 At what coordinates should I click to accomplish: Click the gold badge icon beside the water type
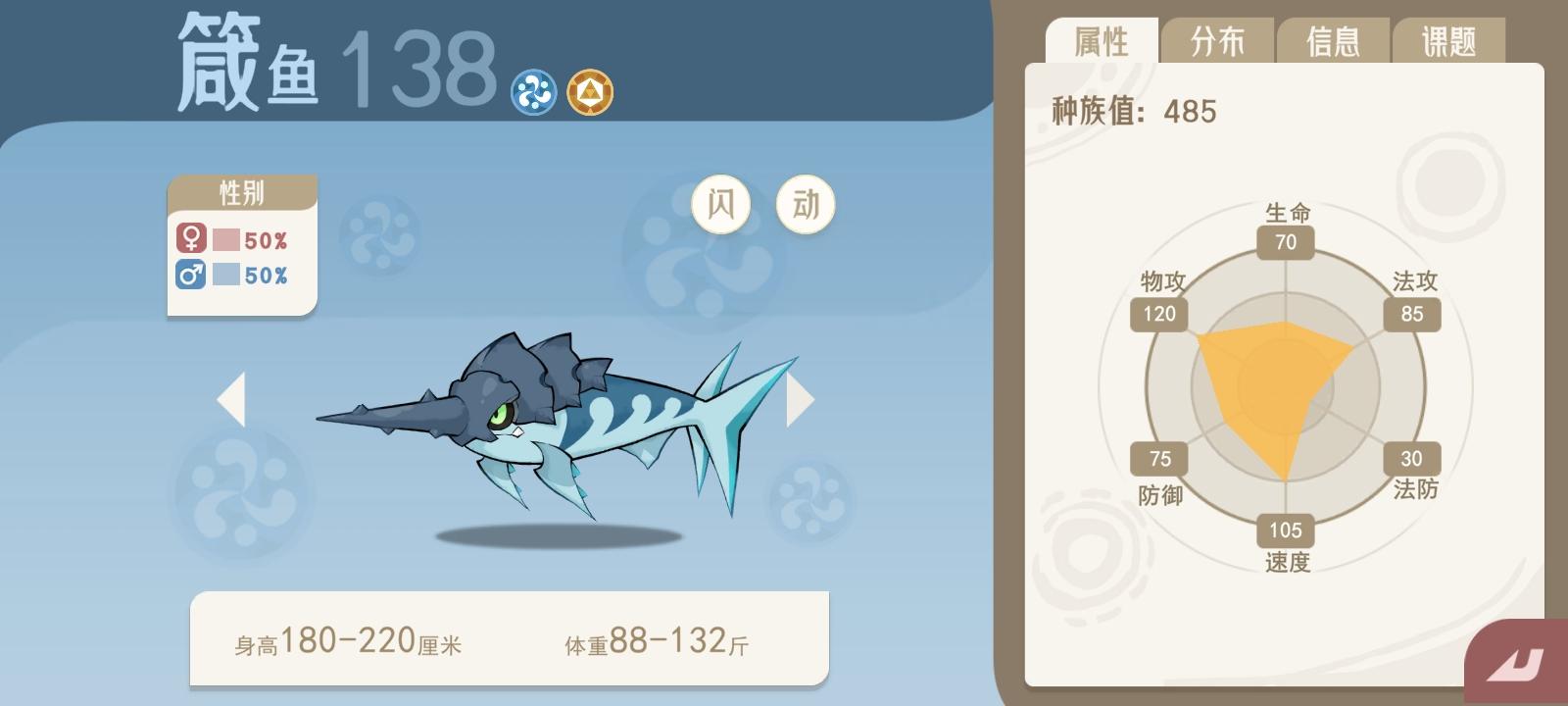(x=589, y=91)
